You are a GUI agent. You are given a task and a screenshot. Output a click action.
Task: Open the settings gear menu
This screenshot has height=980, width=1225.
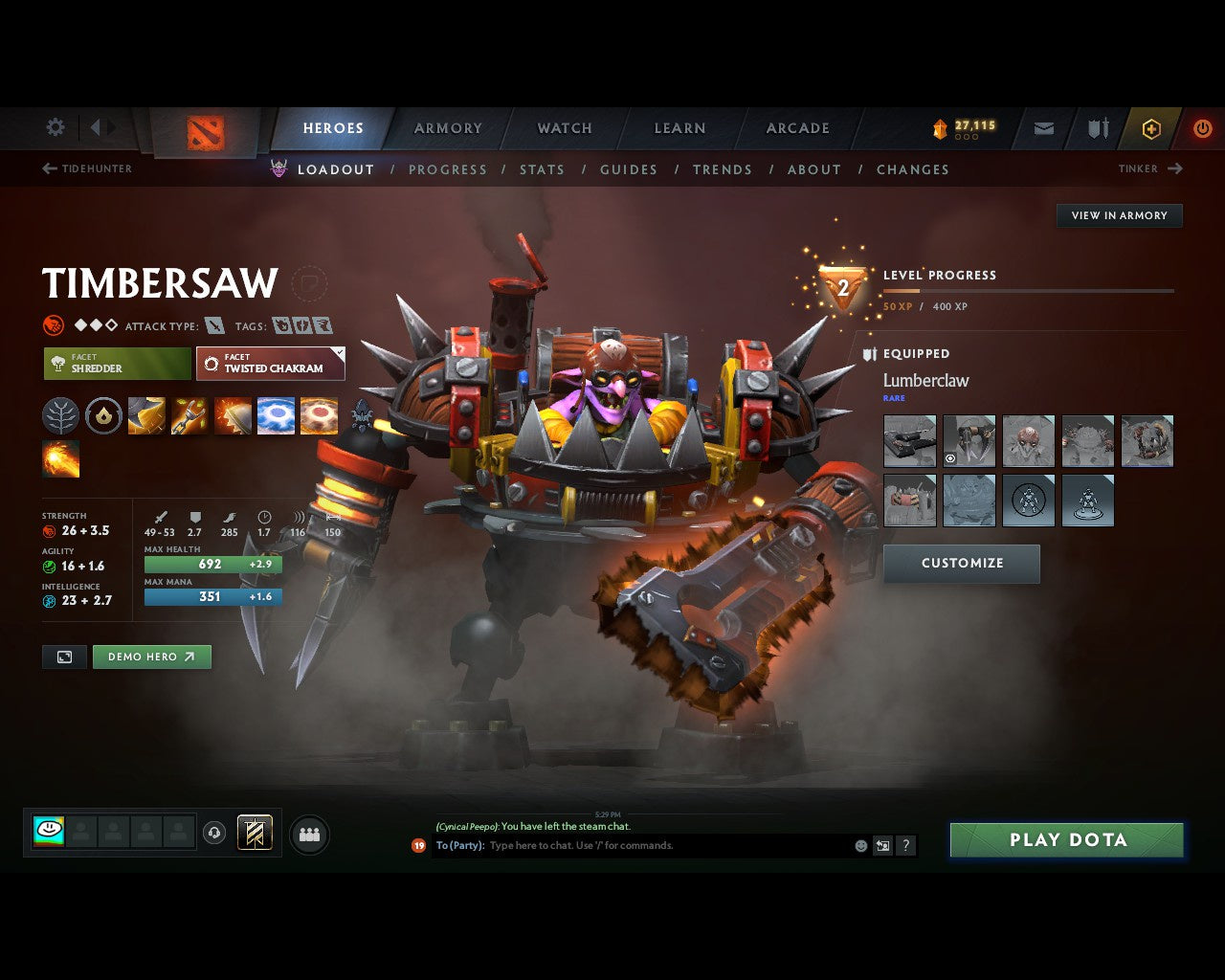55,127
